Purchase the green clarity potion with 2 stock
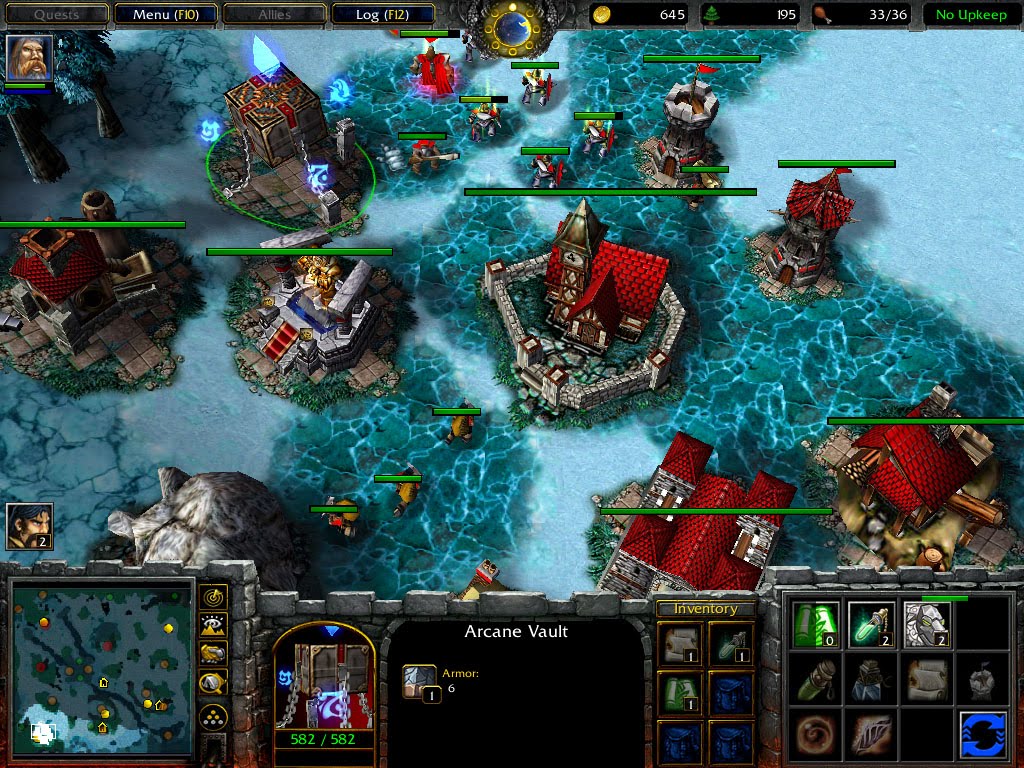 tap(870, 624)
